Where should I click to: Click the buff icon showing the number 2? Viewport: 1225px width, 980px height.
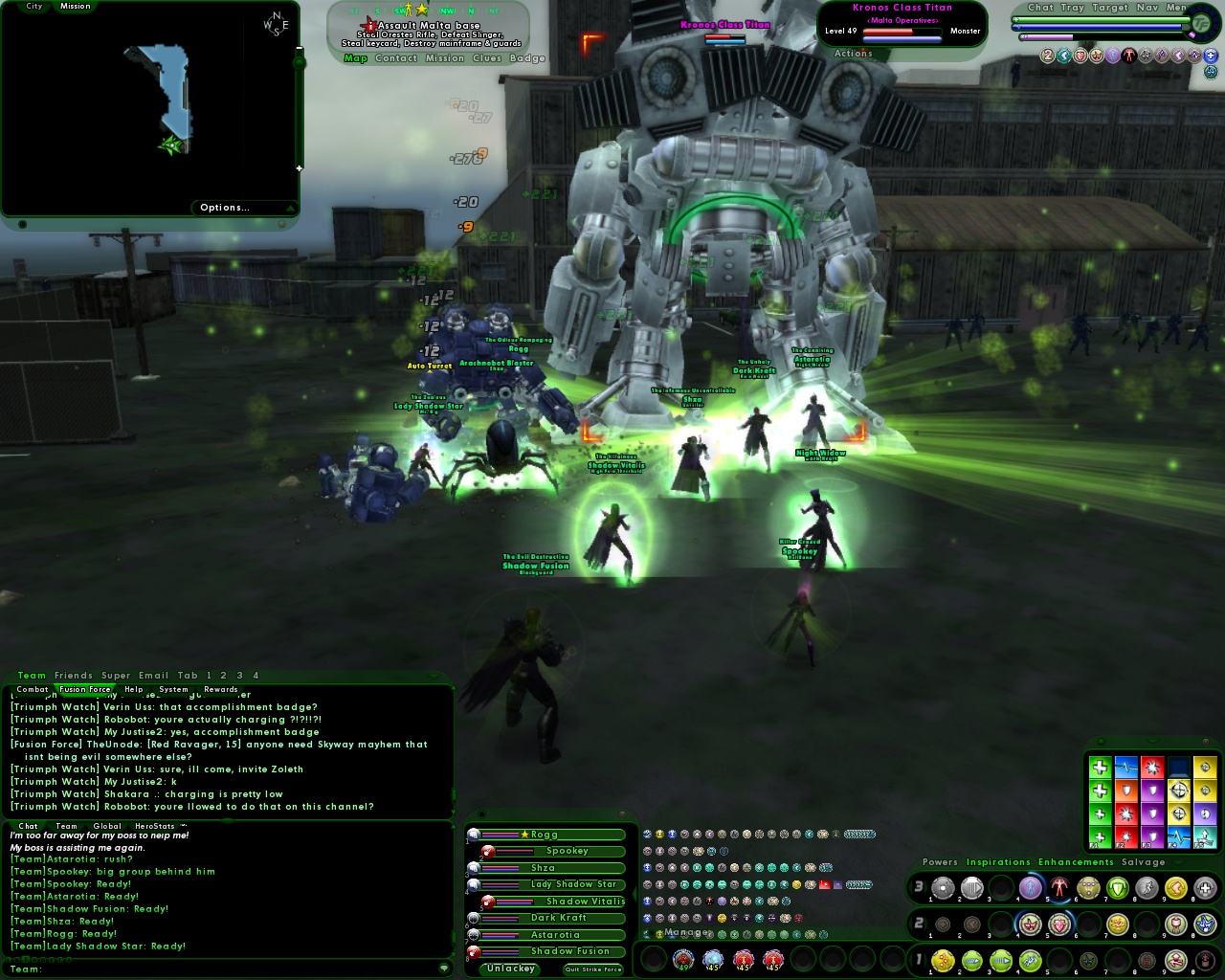click(x=1048, y=55)
